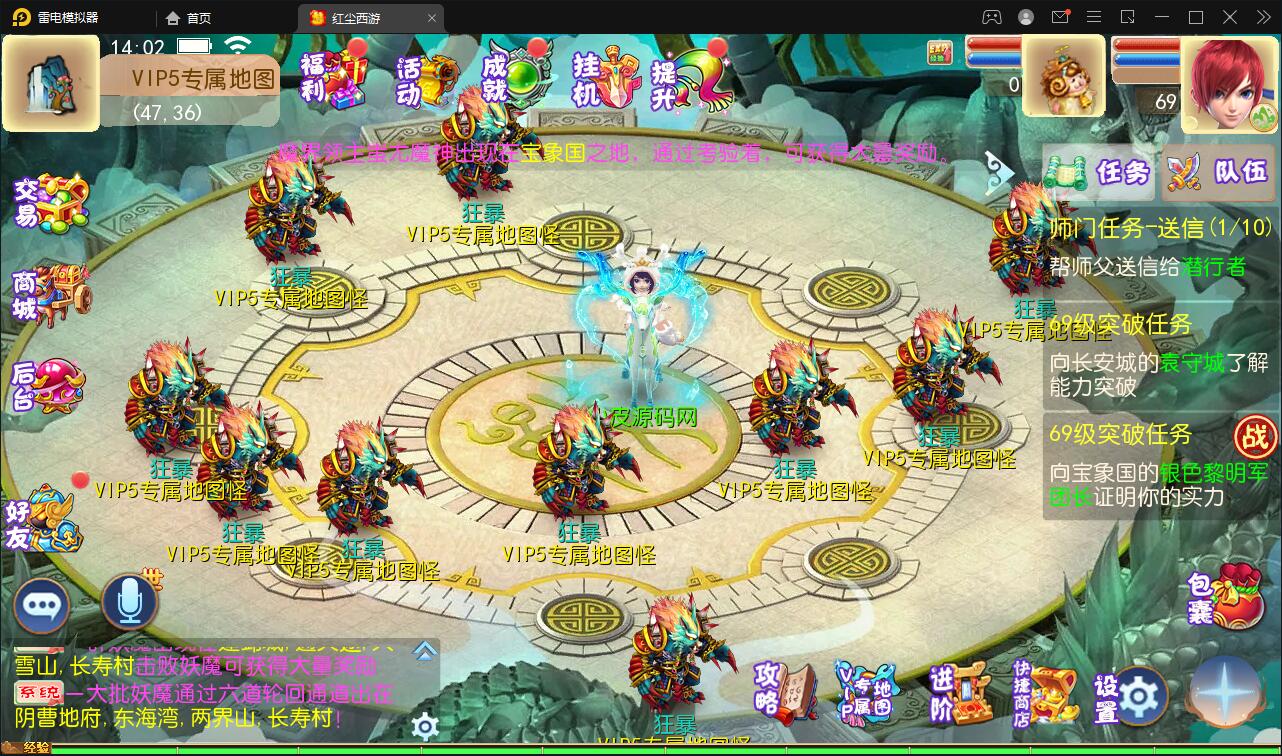
Task: Switch to the 任务 quest tab
Action: (1100, 173)
